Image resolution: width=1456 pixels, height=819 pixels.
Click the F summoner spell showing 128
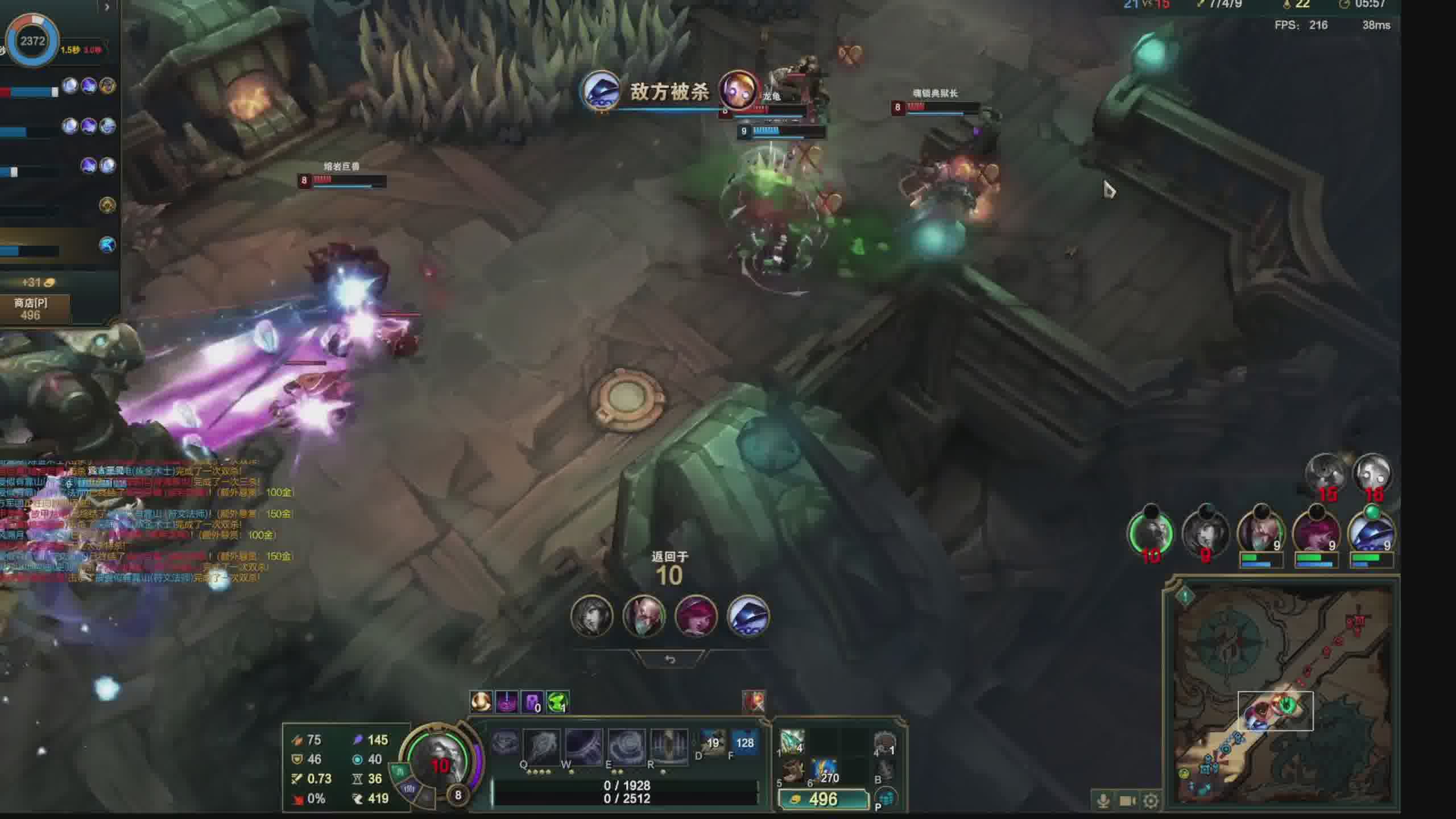pyautogui.click(x=744, y=743)
